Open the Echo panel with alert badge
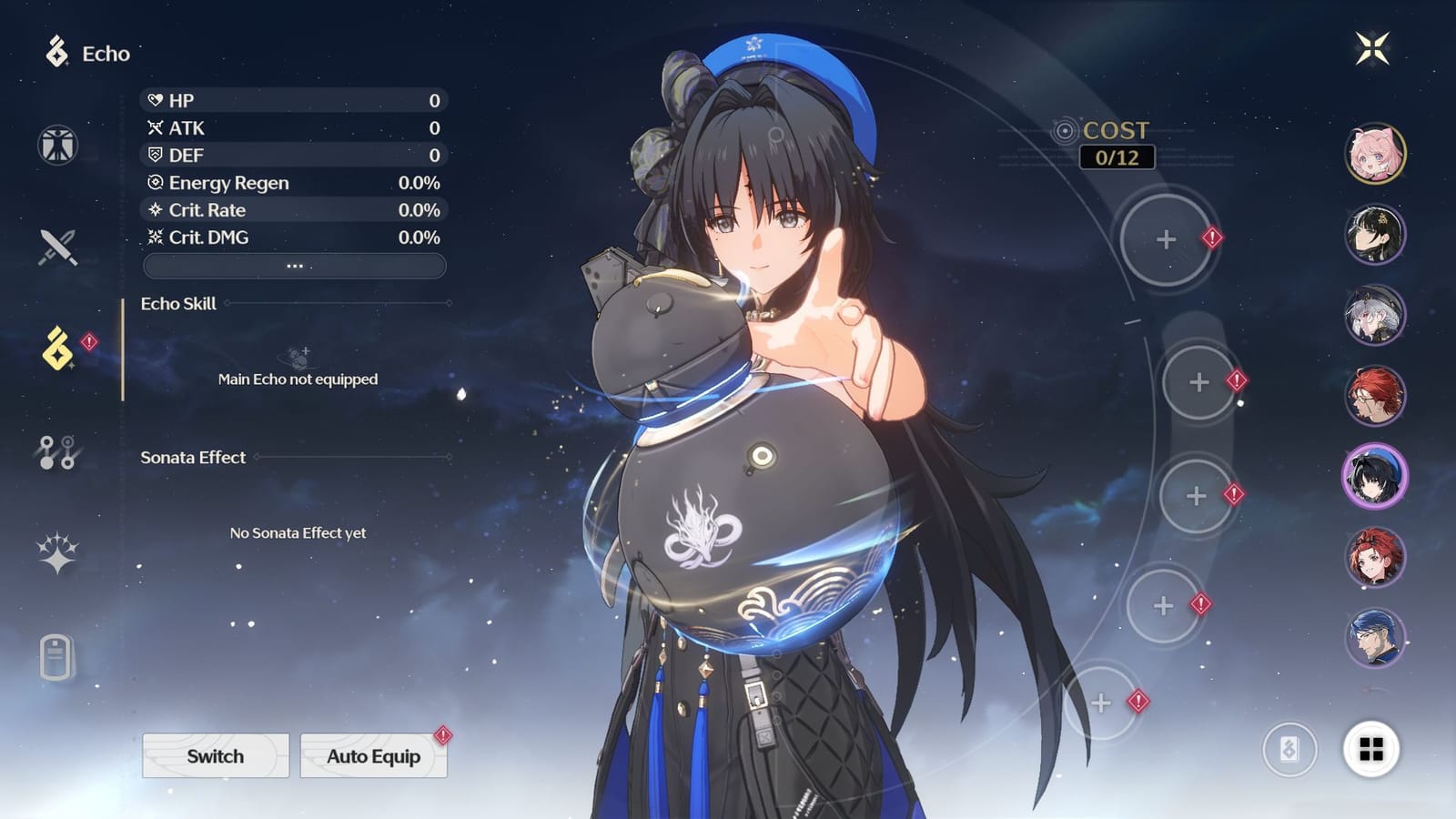The width and height of the screenshot is (1456, 819). (x=56, y=348)
